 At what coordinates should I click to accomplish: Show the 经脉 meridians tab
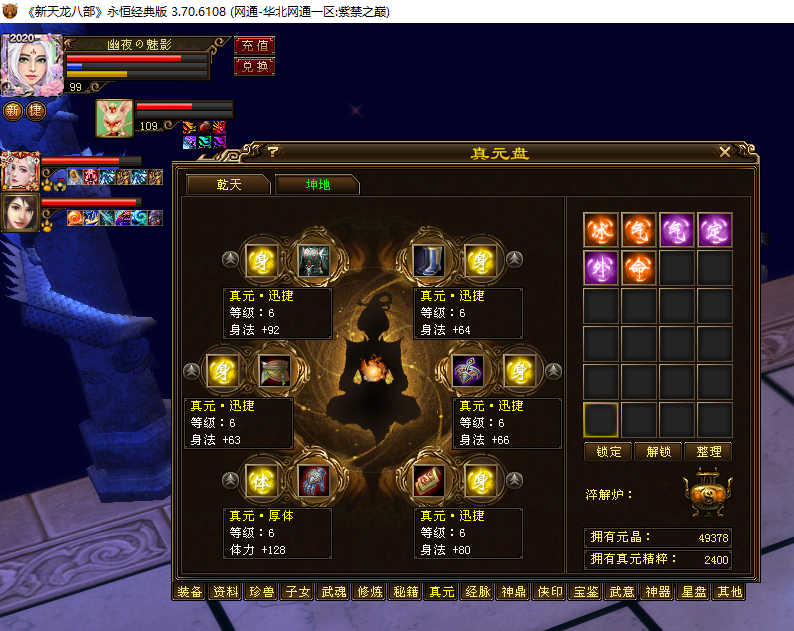477,592
